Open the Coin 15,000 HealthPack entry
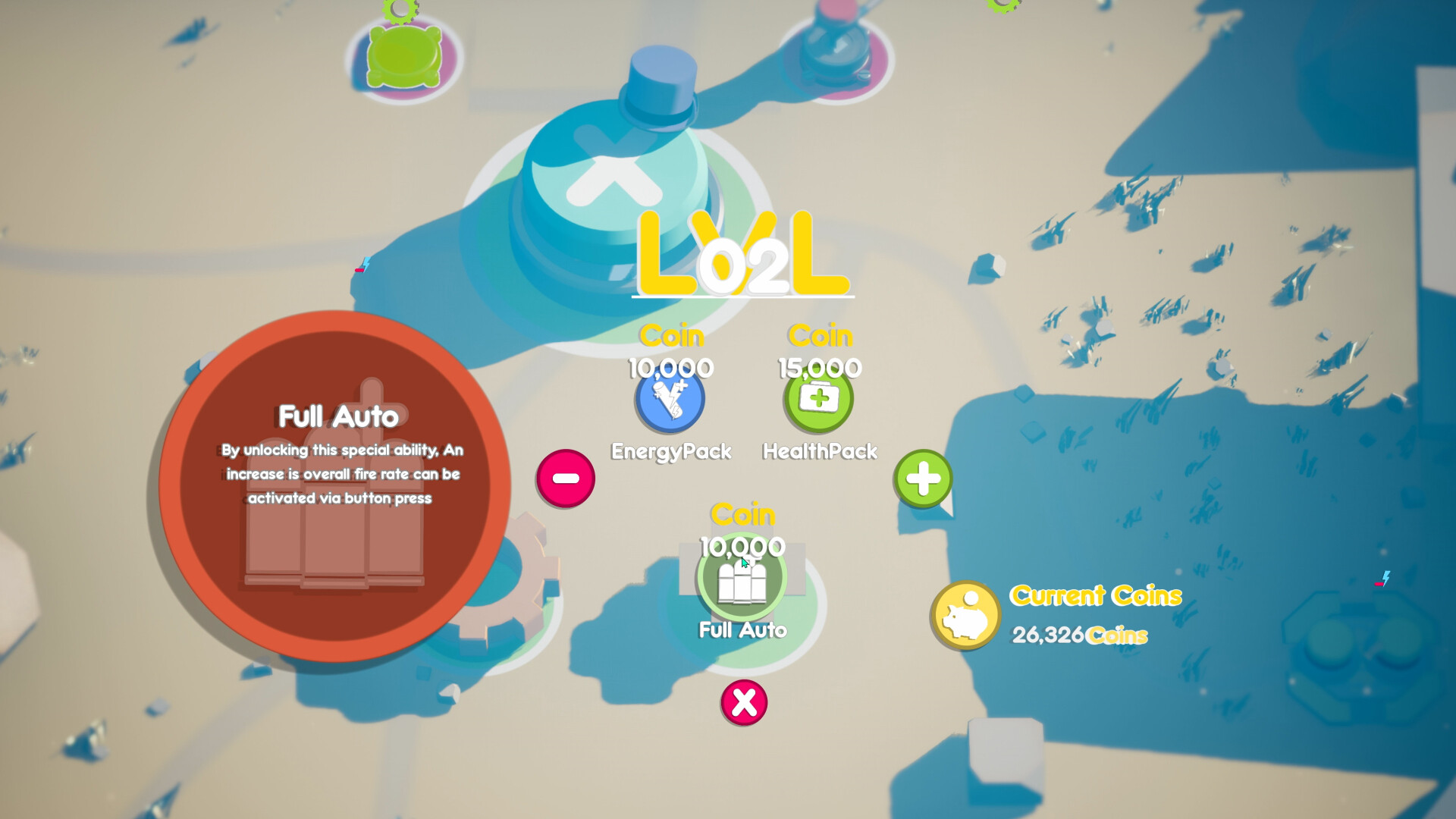The image size is (1456, 819). pyautogui.click(x=817, y=387)
